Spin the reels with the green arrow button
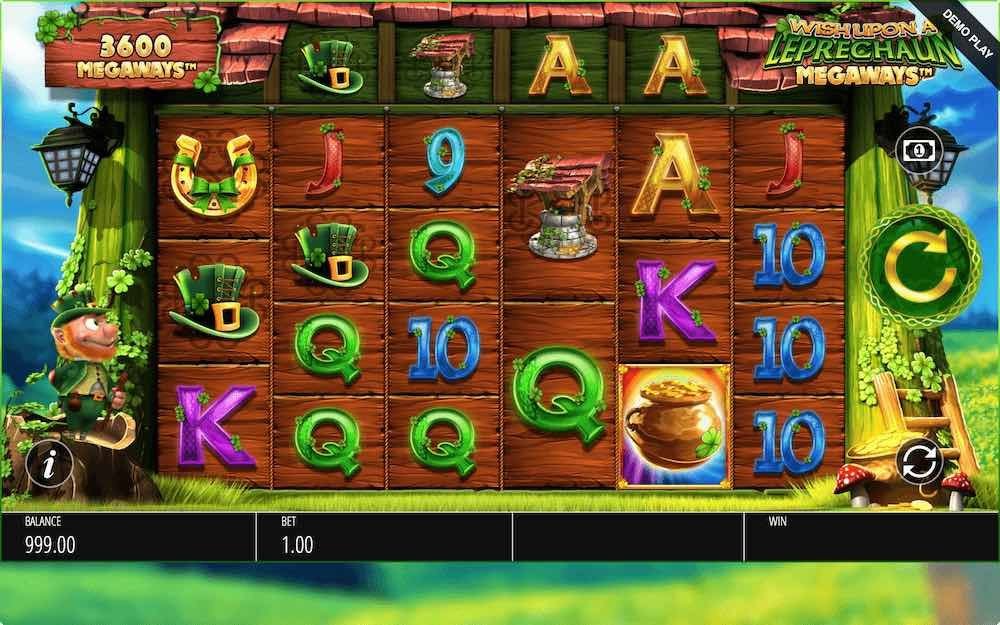 point(919,267)
